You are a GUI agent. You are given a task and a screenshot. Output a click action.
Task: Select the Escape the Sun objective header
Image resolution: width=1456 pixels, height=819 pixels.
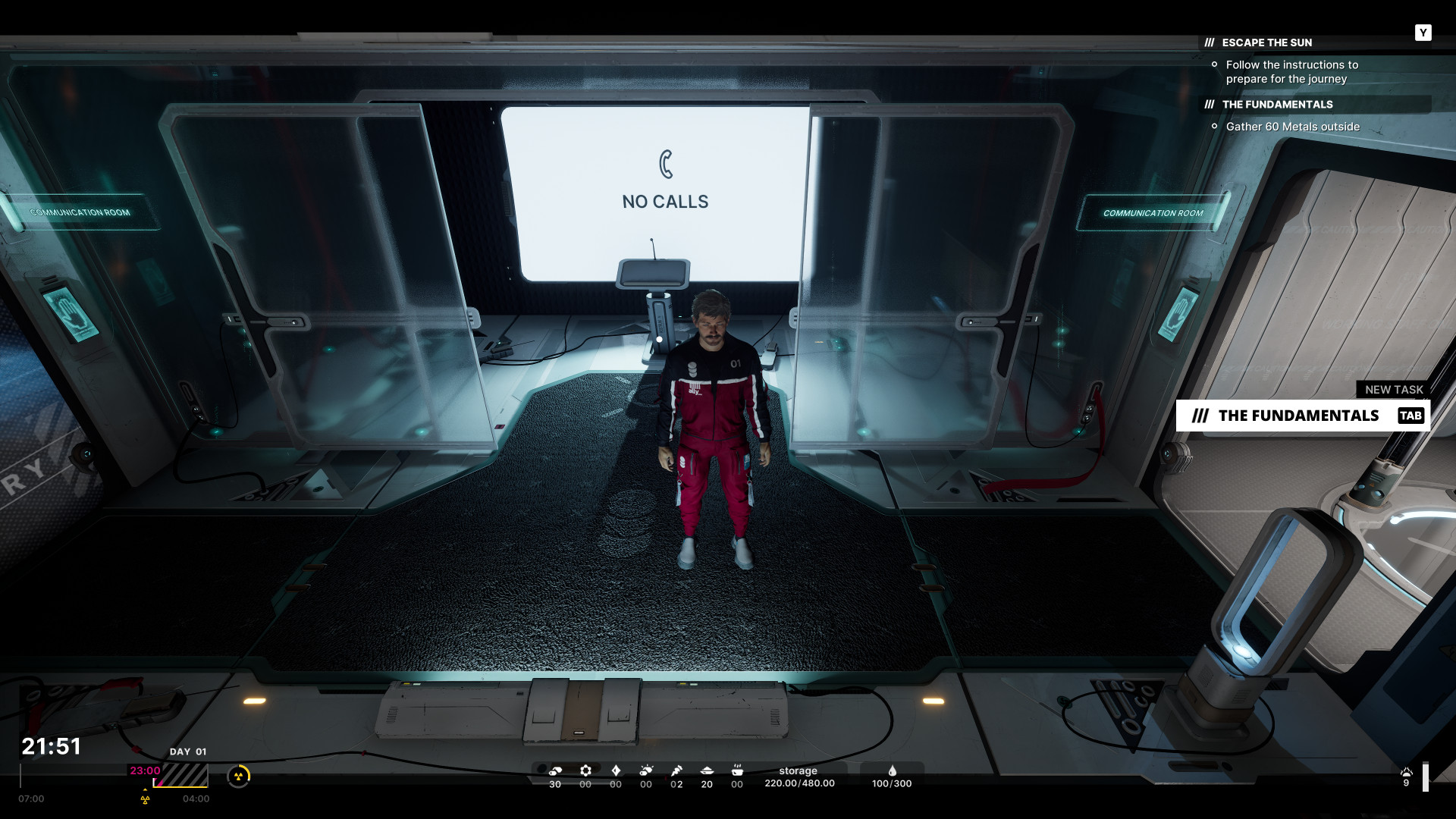[1266, 42]
